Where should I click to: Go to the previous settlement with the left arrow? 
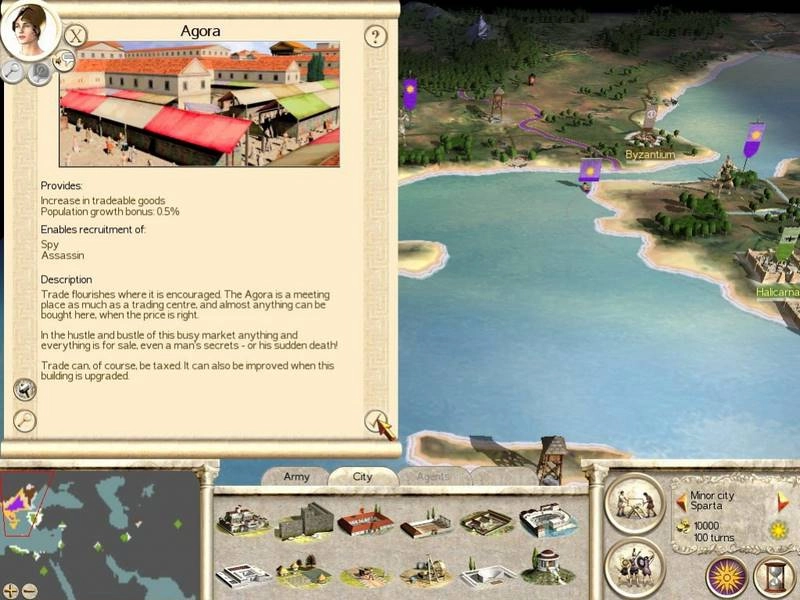[681, 501]
